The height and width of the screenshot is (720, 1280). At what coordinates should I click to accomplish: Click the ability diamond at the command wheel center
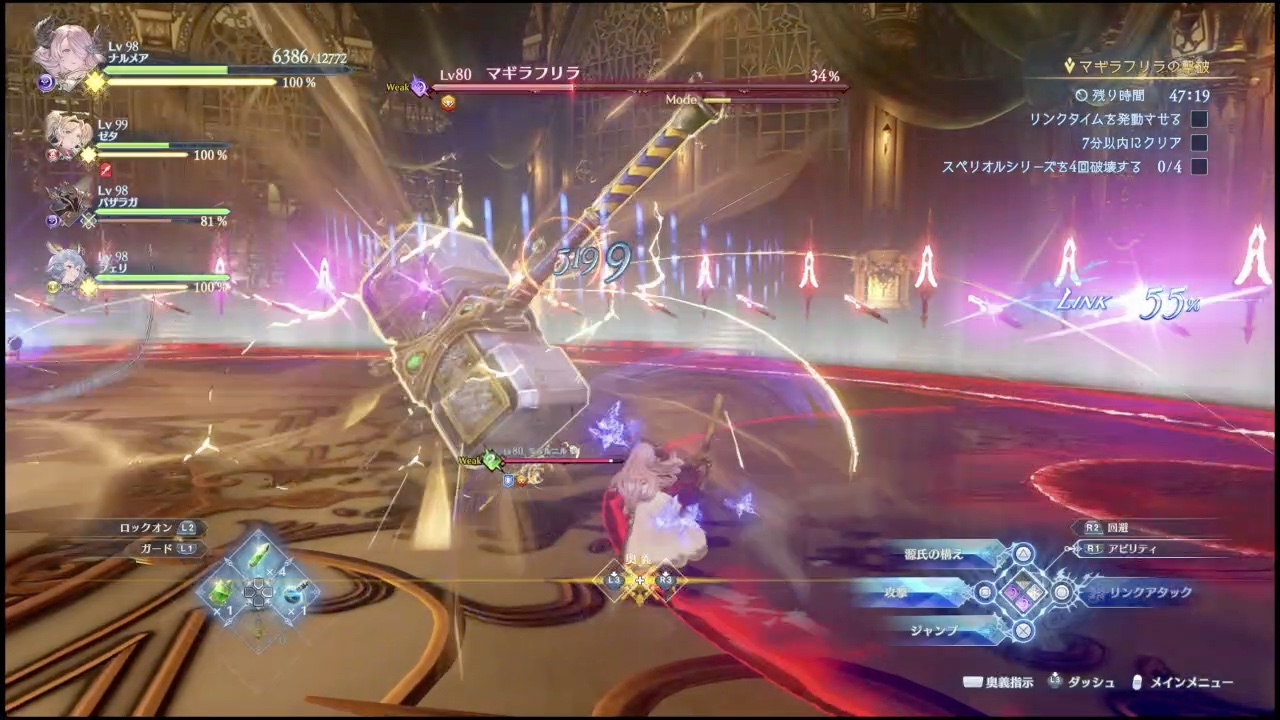(x=1023, y=593)
